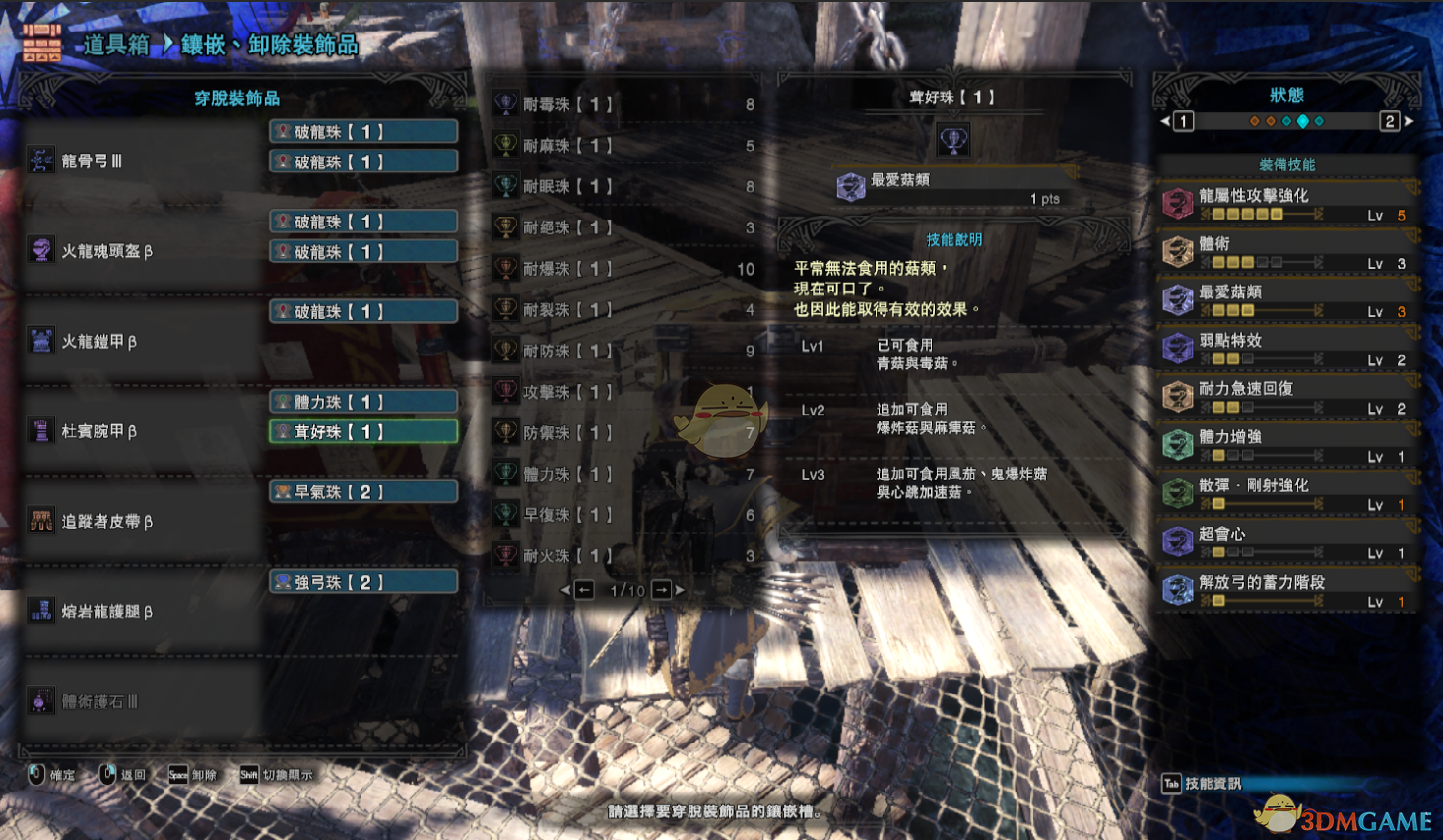Go to previous decoration list page
The image size is (1443, 840).
tap(583, 590)
